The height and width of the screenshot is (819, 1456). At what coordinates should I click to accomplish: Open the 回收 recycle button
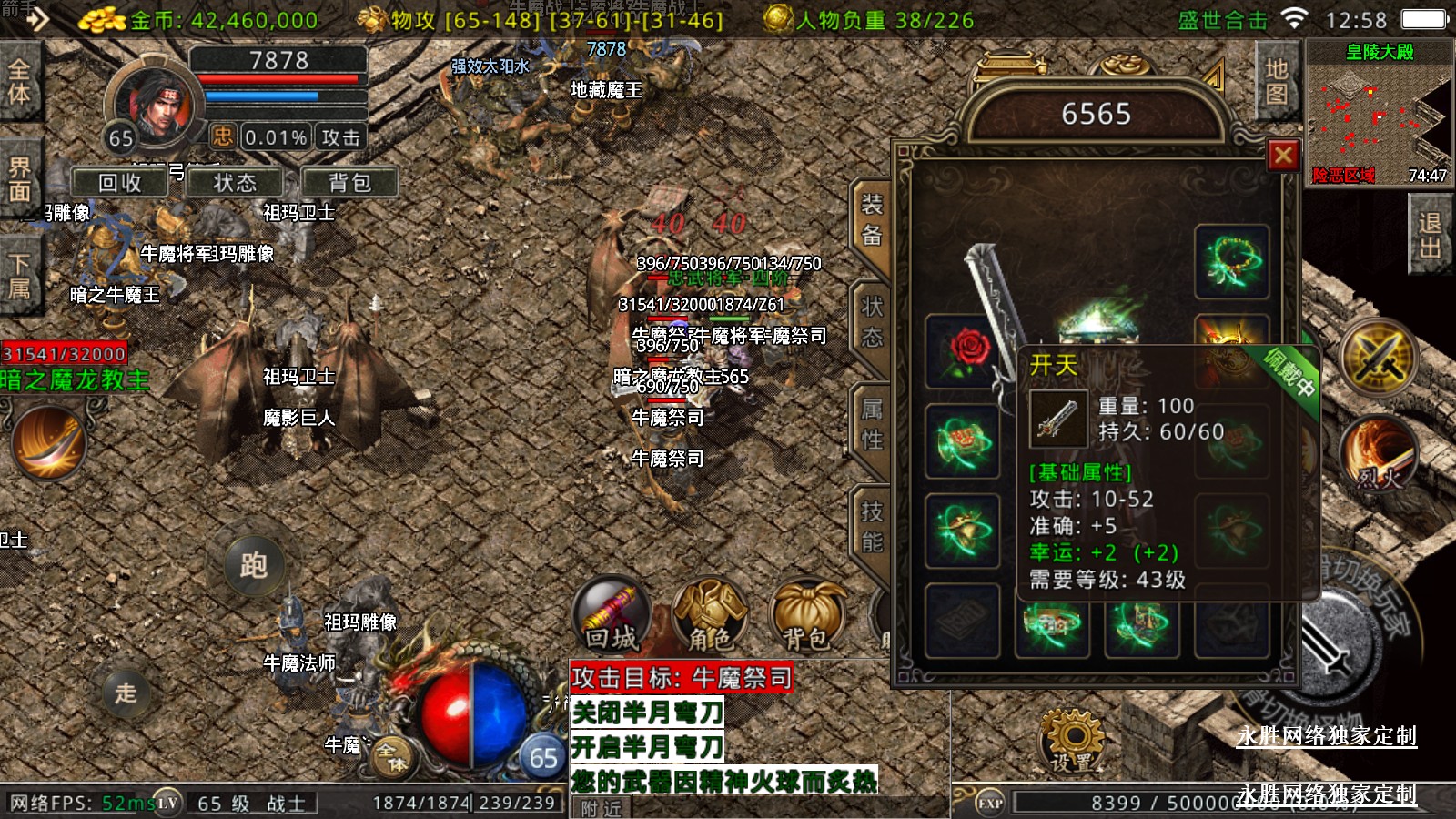tap(120, 183)
